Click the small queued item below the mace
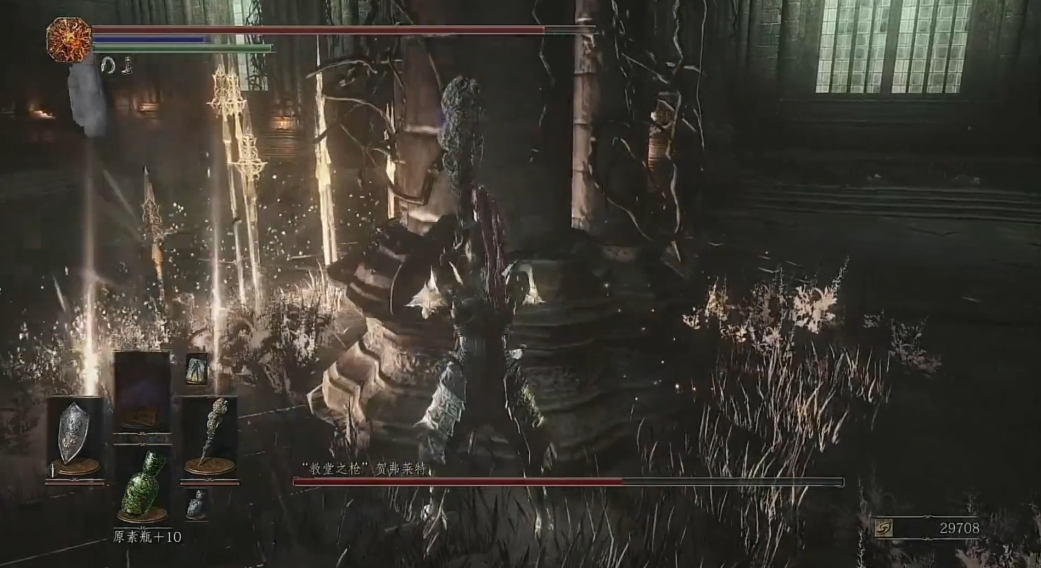 pos(197,504)
